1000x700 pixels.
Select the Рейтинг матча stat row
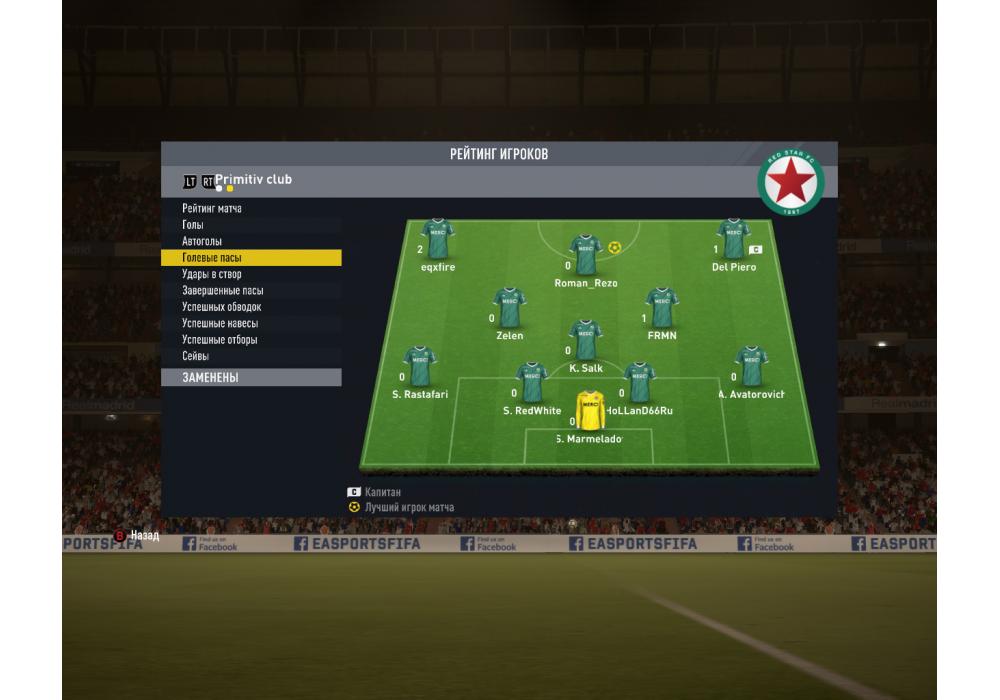[212, 209]
